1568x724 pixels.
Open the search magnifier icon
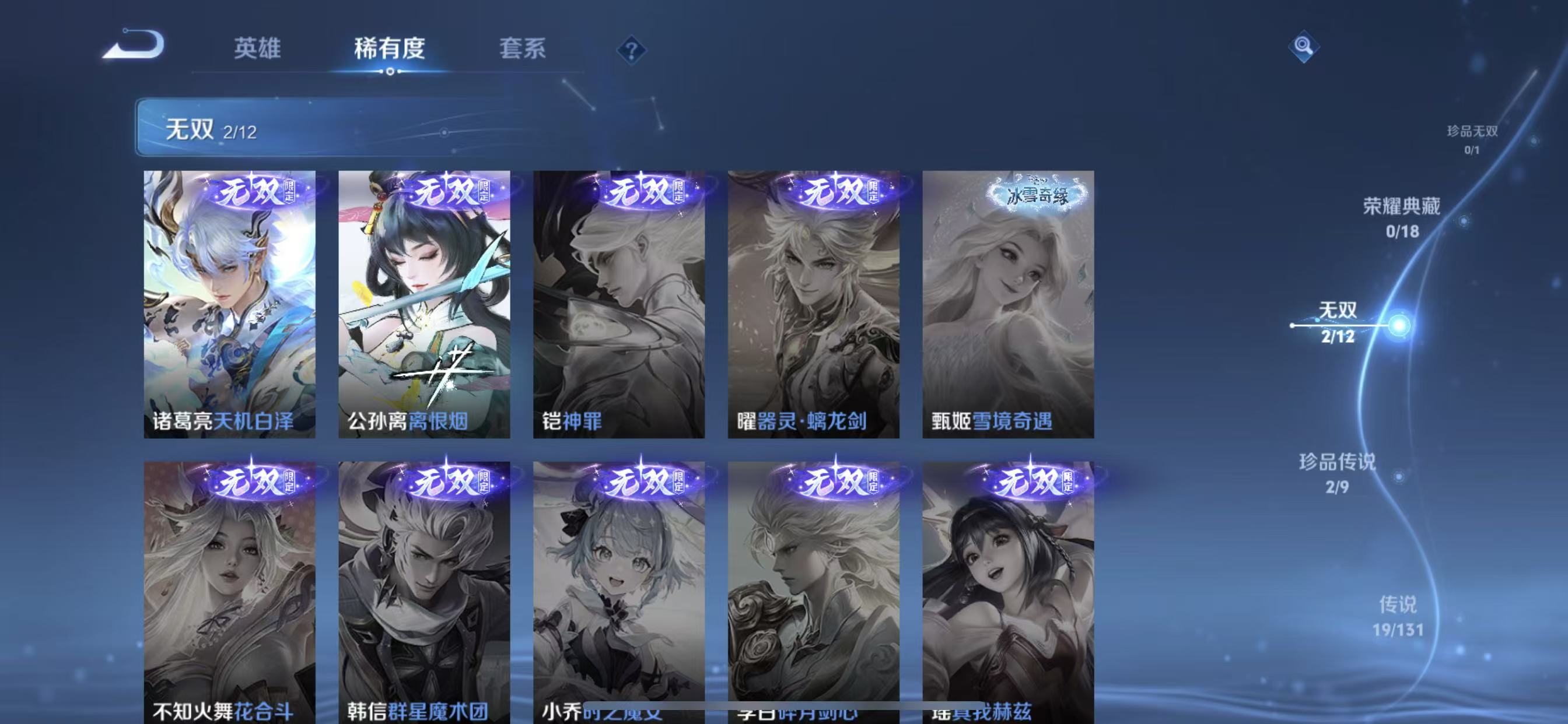[1303, 45]
